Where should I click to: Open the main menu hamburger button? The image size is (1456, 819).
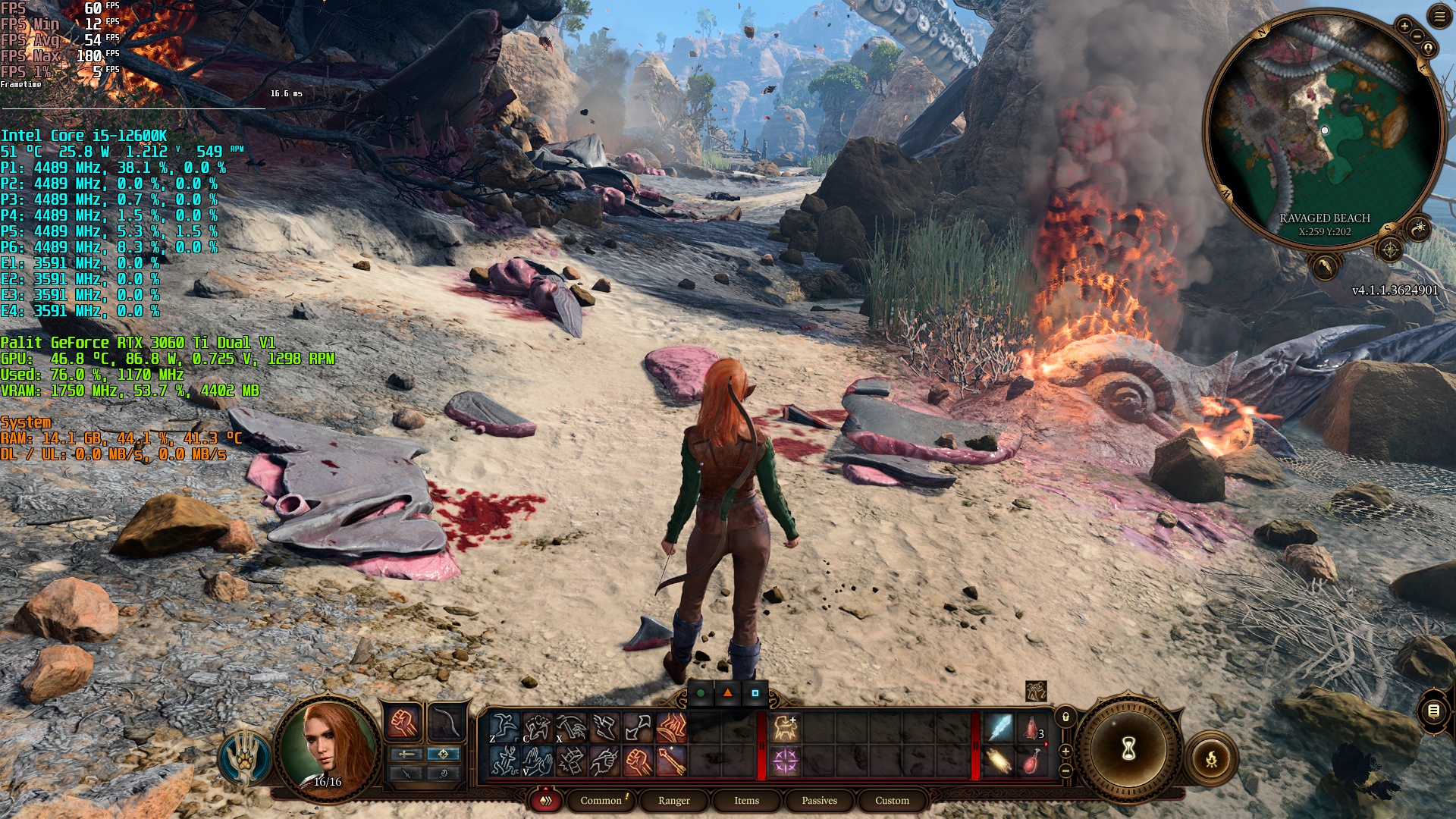click(1439, 16)
